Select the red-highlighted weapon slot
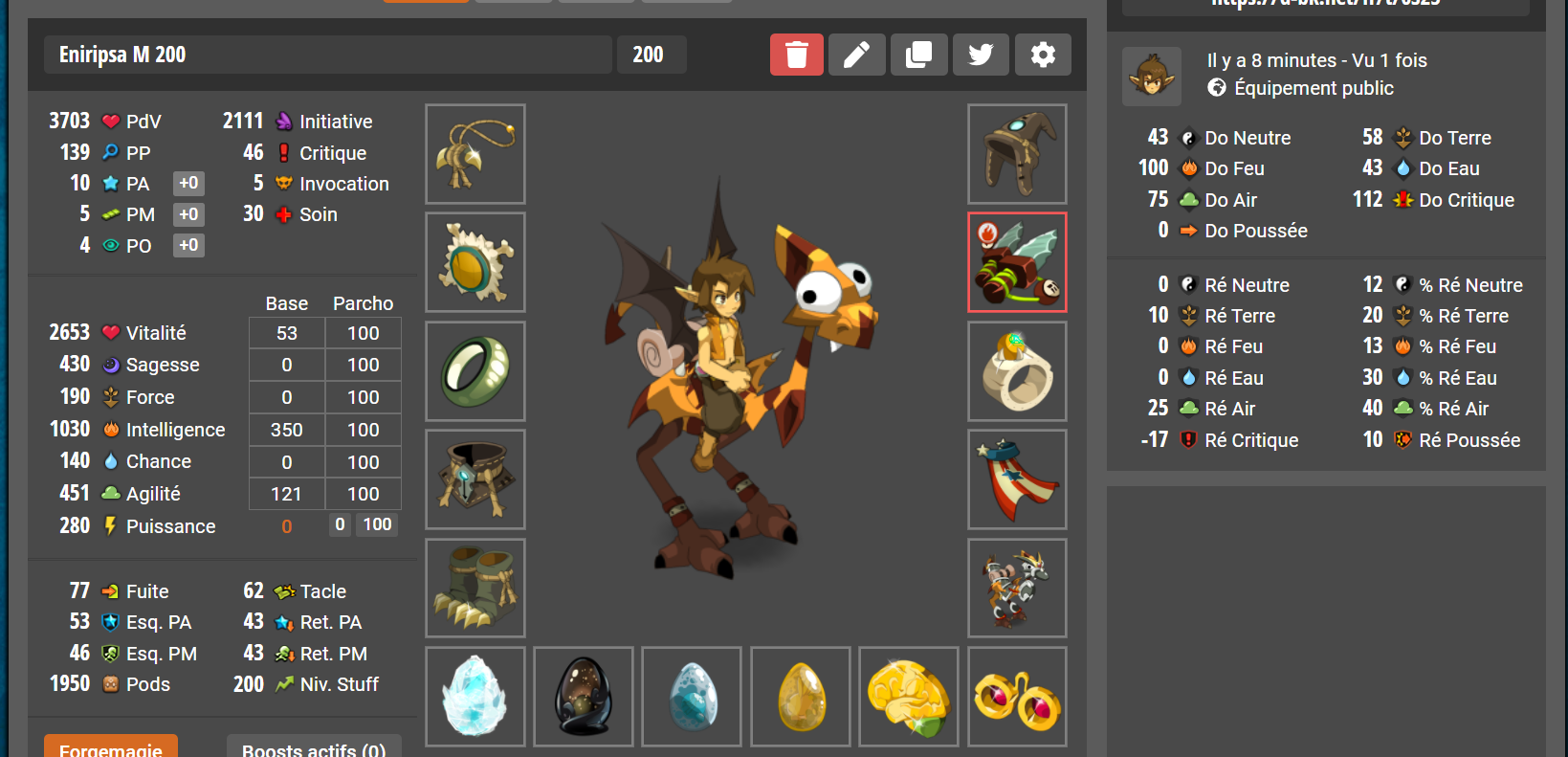Viewport: 1568px width, 757px height. 1017,262
